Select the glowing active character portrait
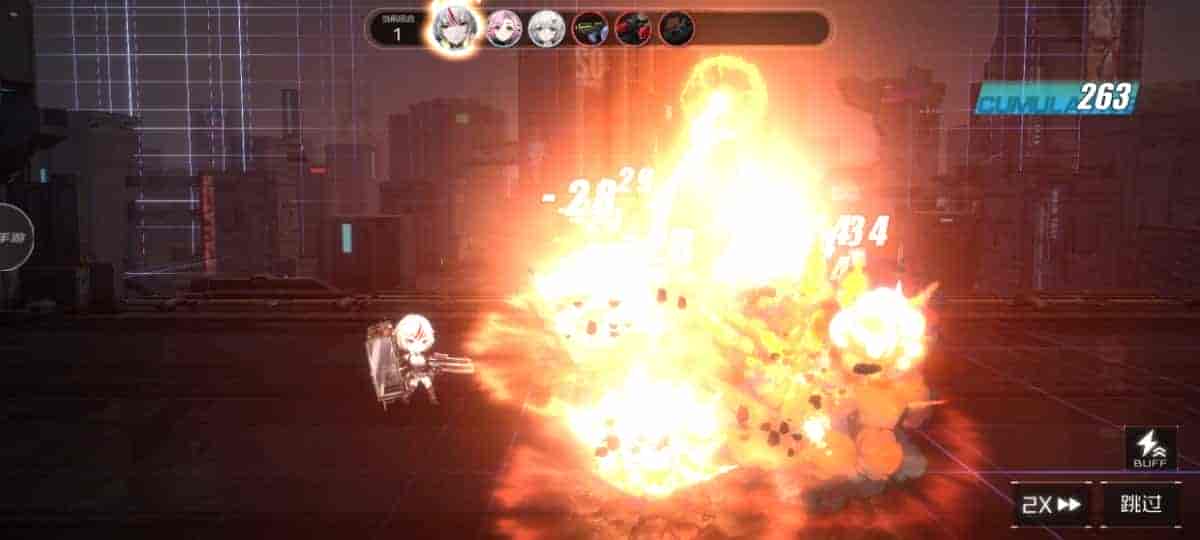The image size is (1200, 540). 455,27
